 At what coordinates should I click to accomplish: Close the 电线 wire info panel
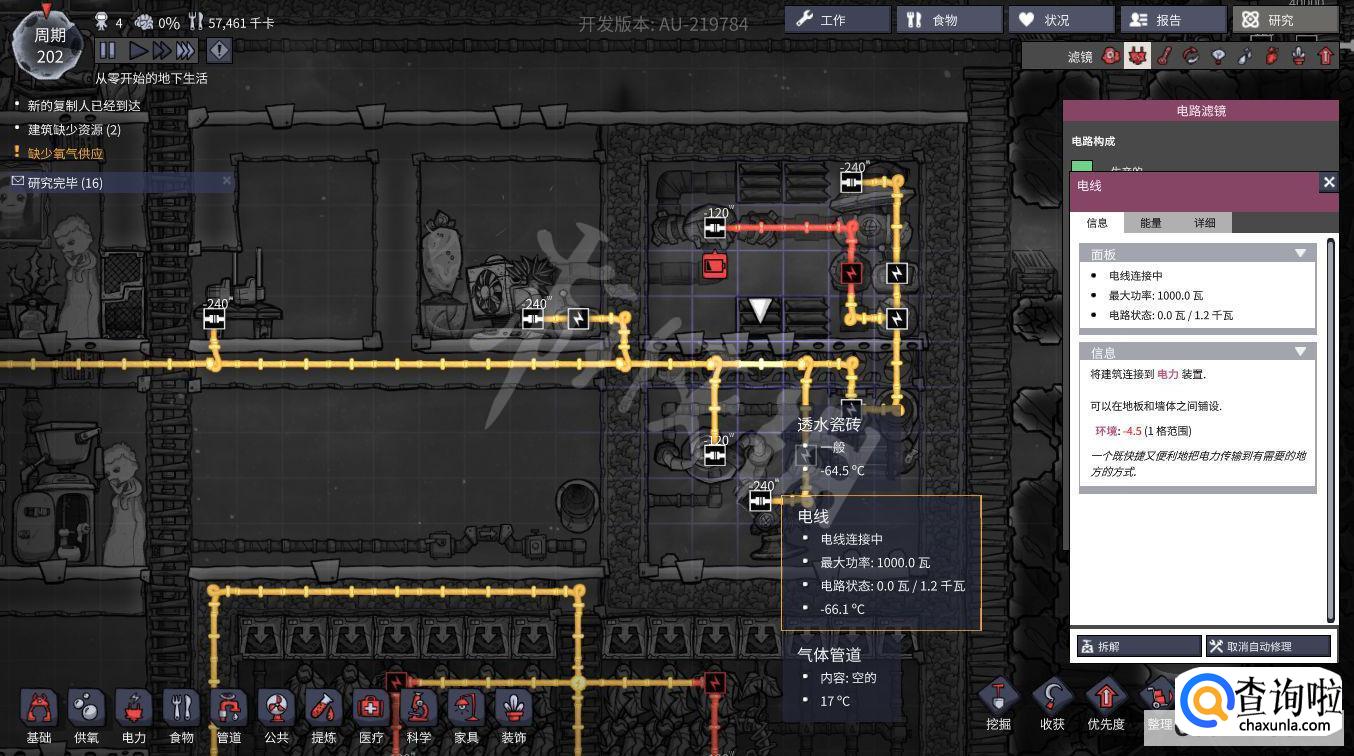click(1328, 182)
